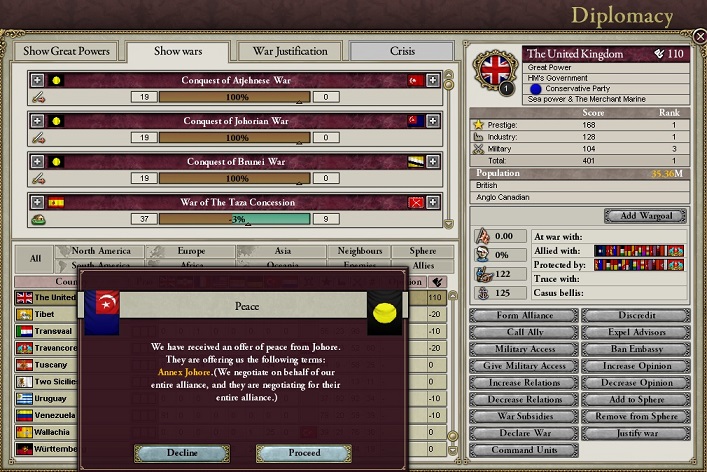The height and width of the screenshot is (472, 707).
Task: Filter country list by Asia
Action: pyautogui.click(x=281, y=252)
